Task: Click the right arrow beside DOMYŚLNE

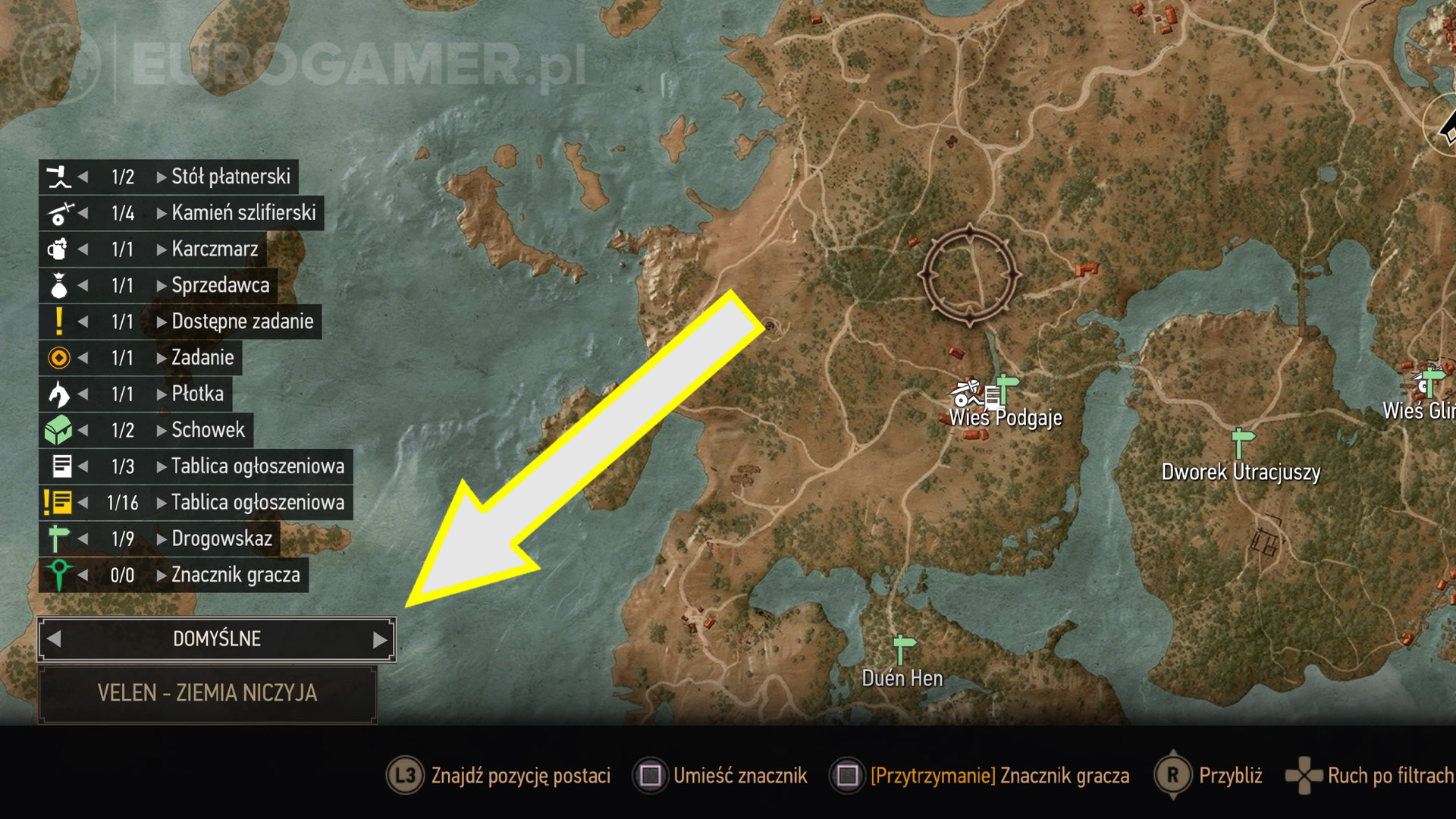Action: click(380, 640)
